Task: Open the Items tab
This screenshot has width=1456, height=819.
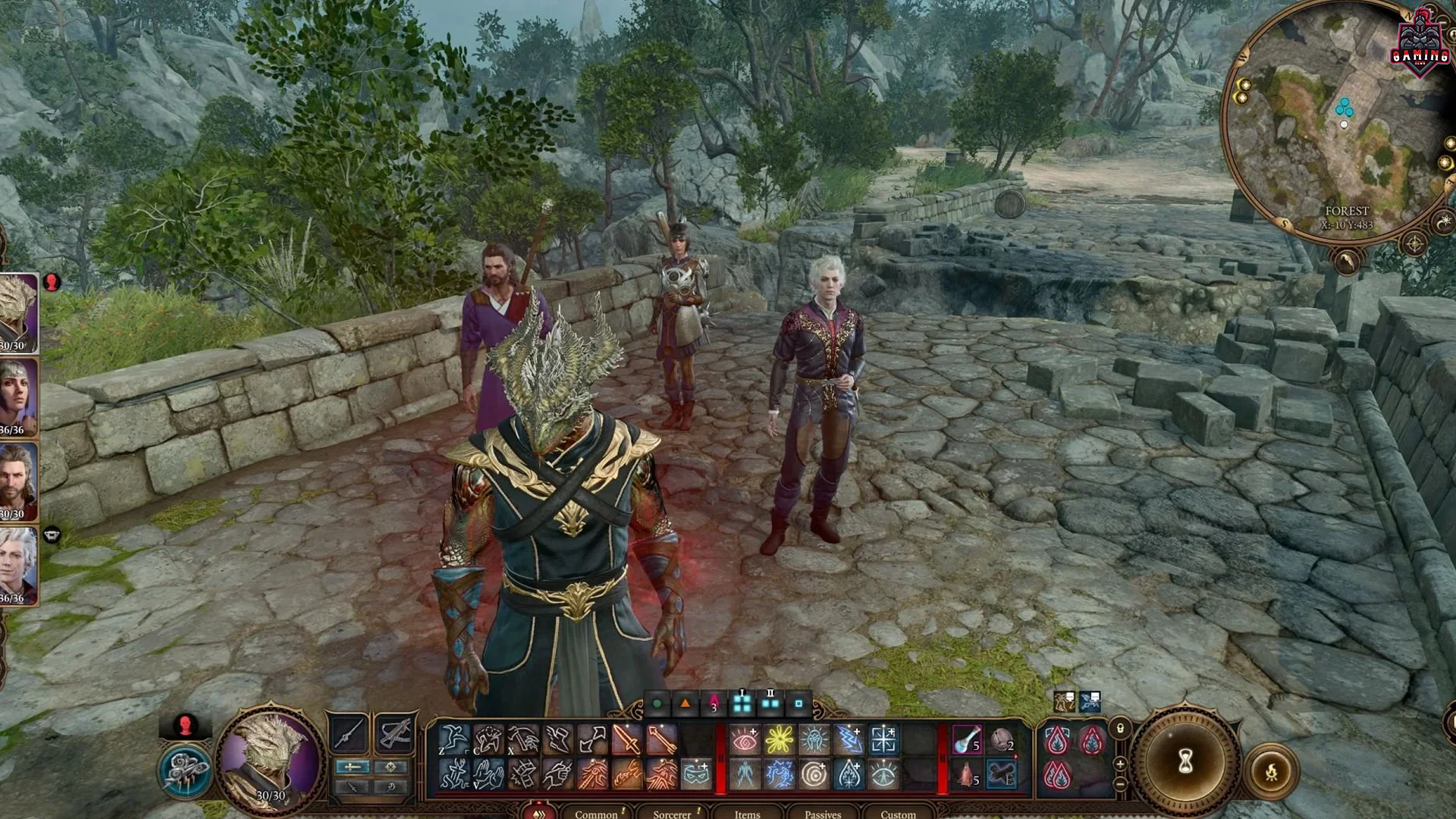Action: pyautogui.click(x=747, y=814)
